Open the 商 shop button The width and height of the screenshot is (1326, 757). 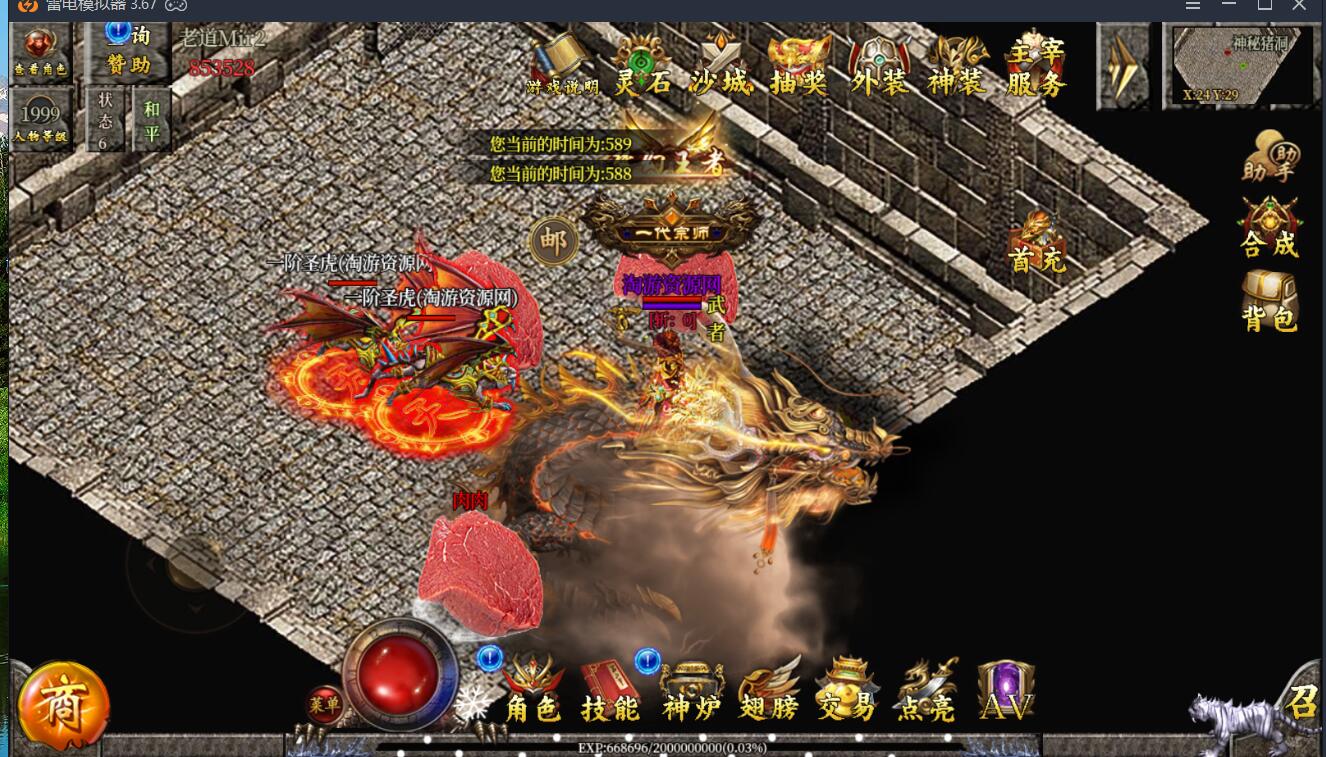coord(63,706)
